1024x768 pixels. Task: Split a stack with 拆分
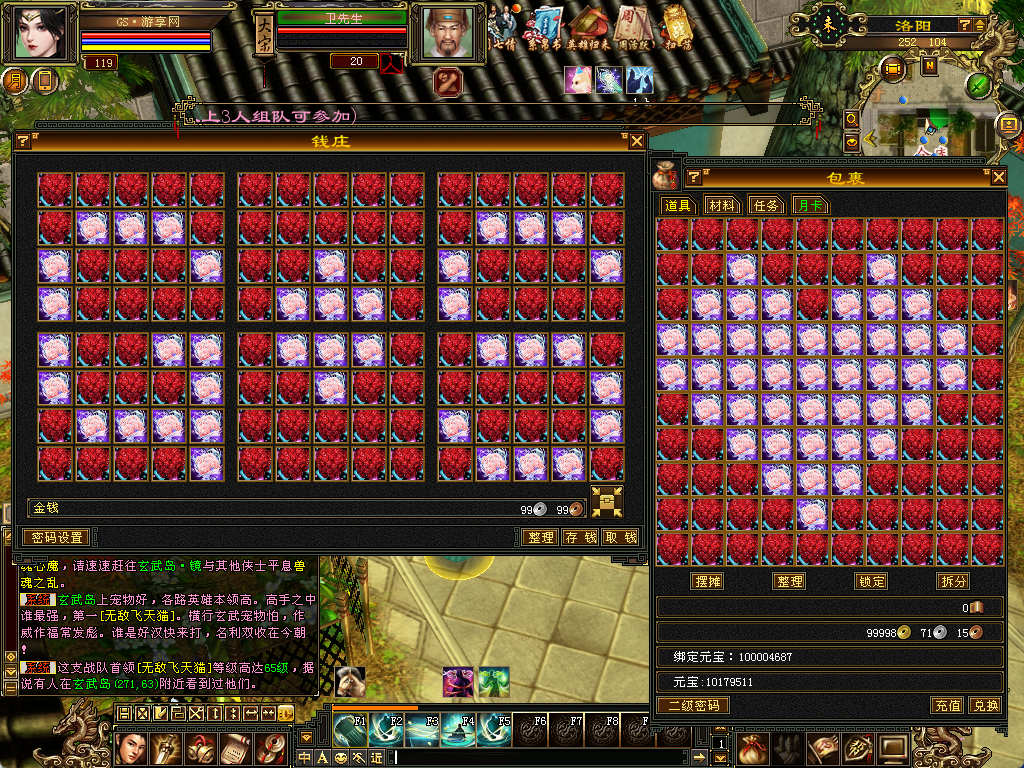pos(952,581)
